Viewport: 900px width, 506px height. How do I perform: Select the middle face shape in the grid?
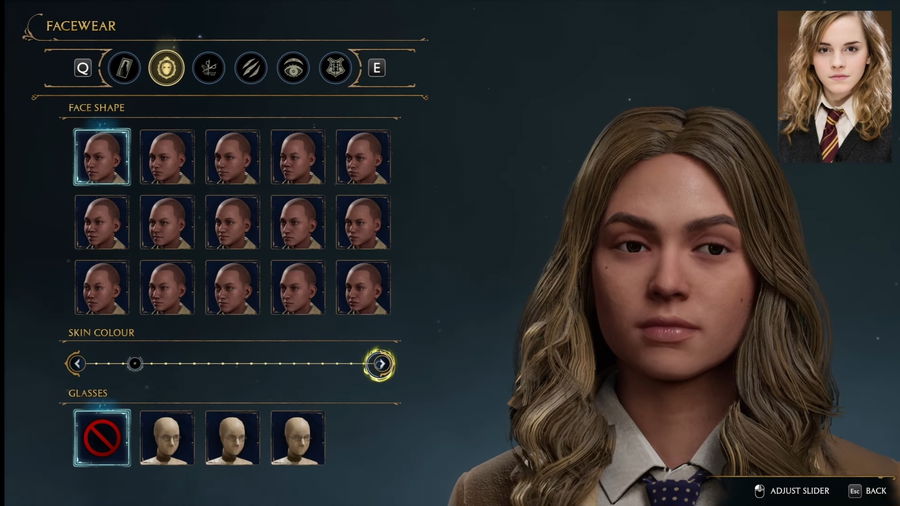(232, 222)
